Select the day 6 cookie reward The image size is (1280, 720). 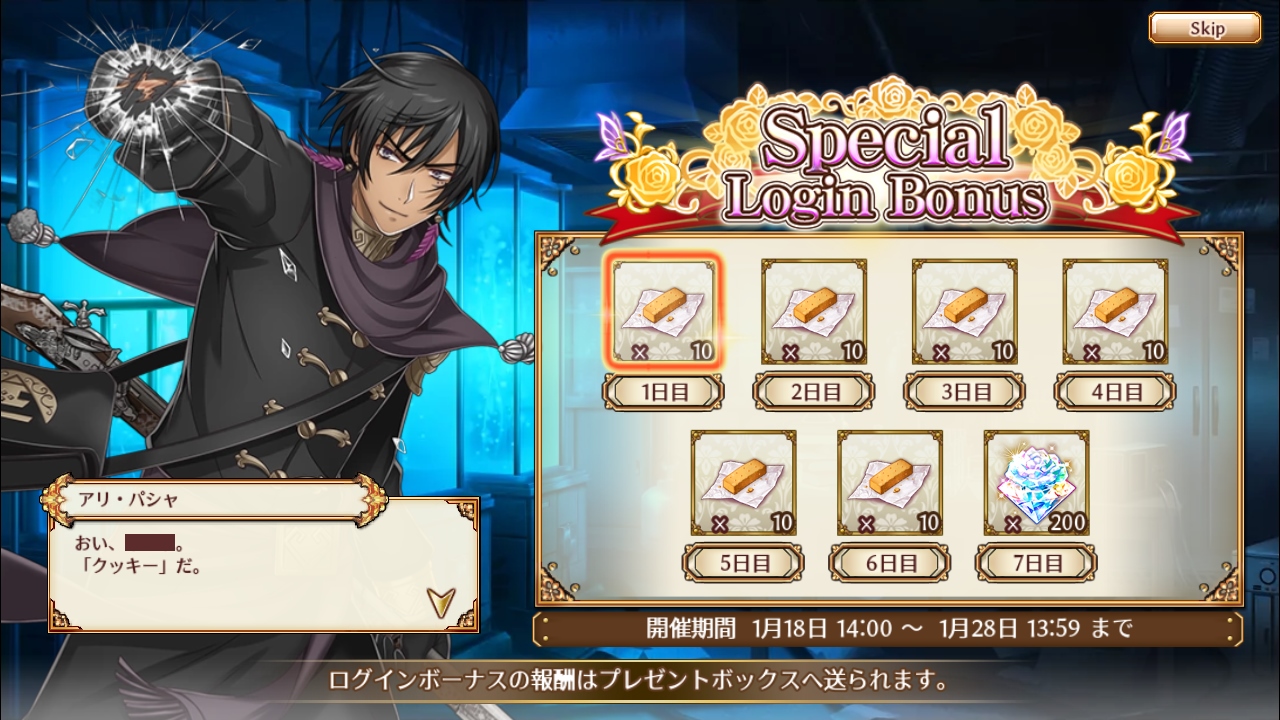(889, 483)
